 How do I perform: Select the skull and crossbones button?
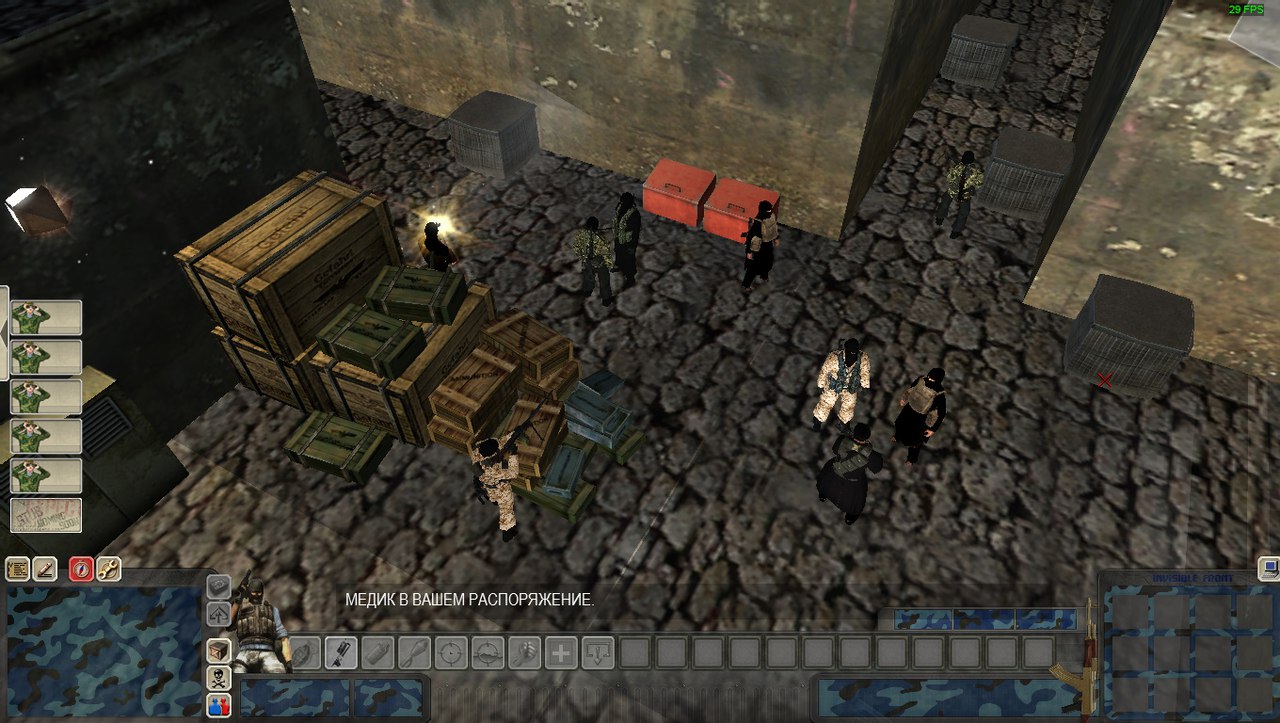tap(218, 679)
